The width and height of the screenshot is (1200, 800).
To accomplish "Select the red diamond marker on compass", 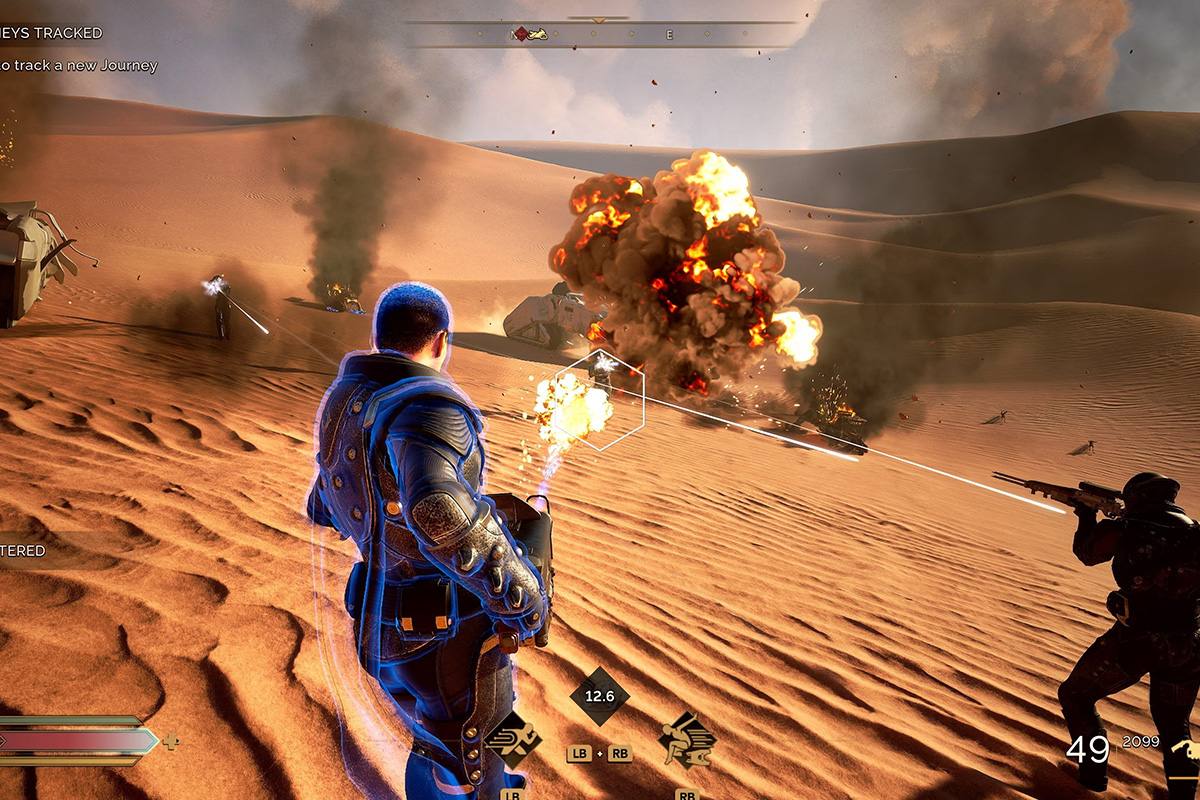I will (x=520, y=34).
